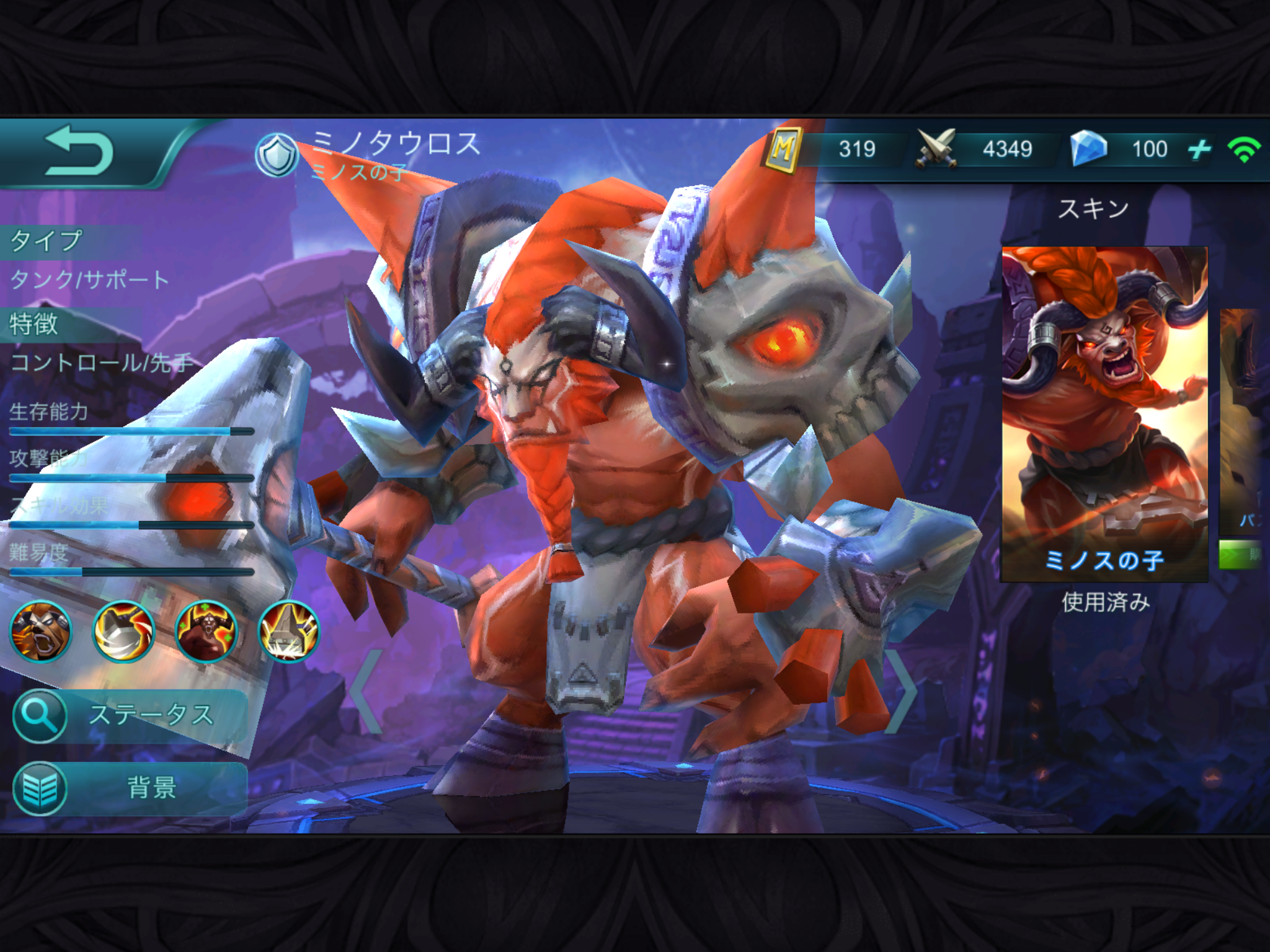View the ground slam ultimate skill icon
Screen dimensions: 1270x952
289,632
